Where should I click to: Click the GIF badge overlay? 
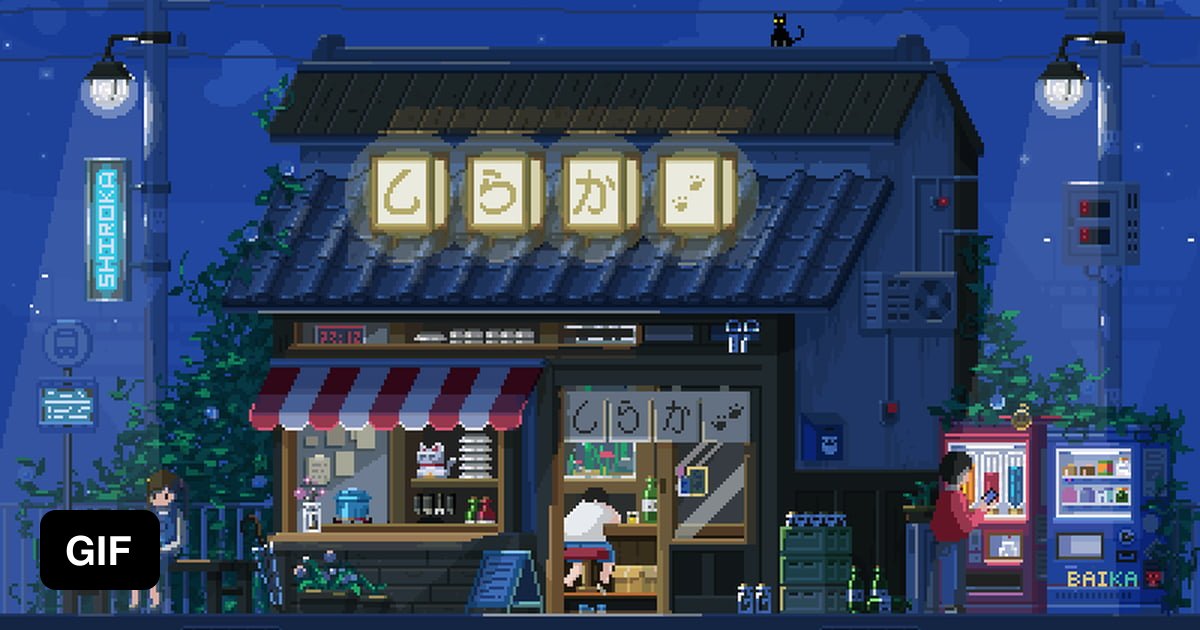[x=99, y=549]
